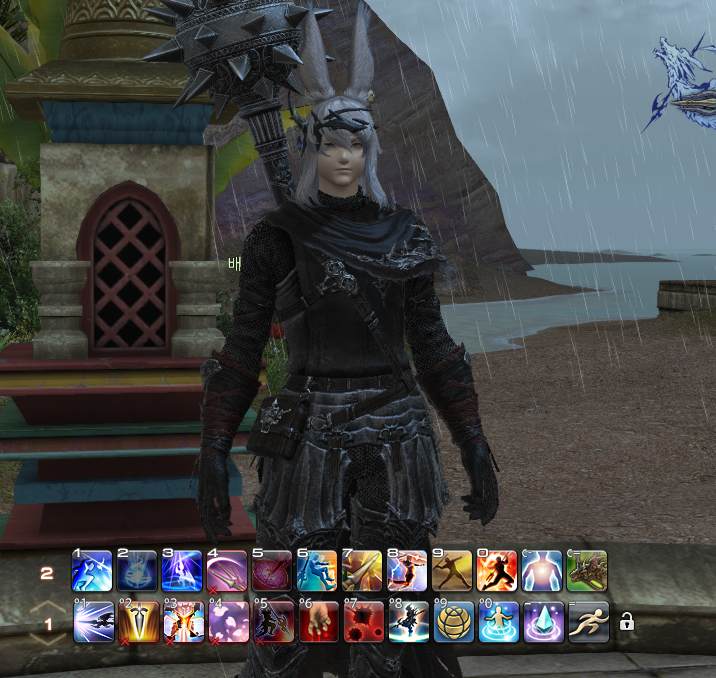Select the red hand ability icon

coord(318,622)
